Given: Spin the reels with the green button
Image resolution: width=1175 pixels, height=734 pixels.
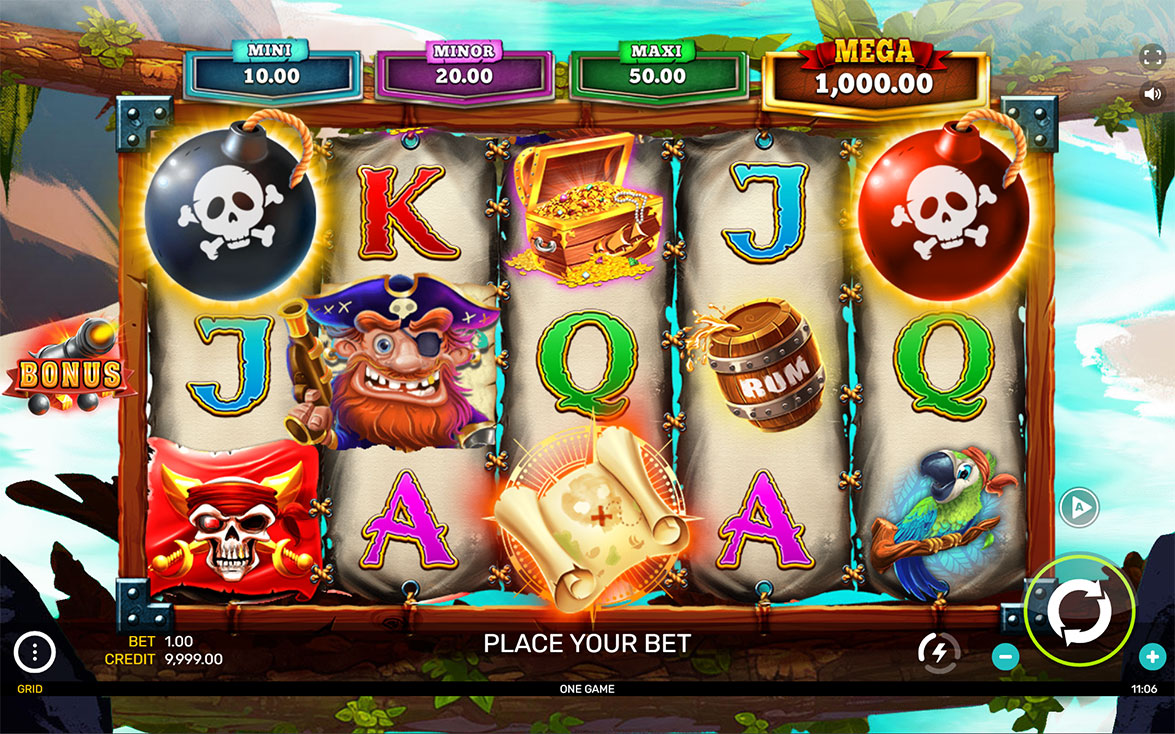Looking at the screenshot, I should (x=1080, y=608).
